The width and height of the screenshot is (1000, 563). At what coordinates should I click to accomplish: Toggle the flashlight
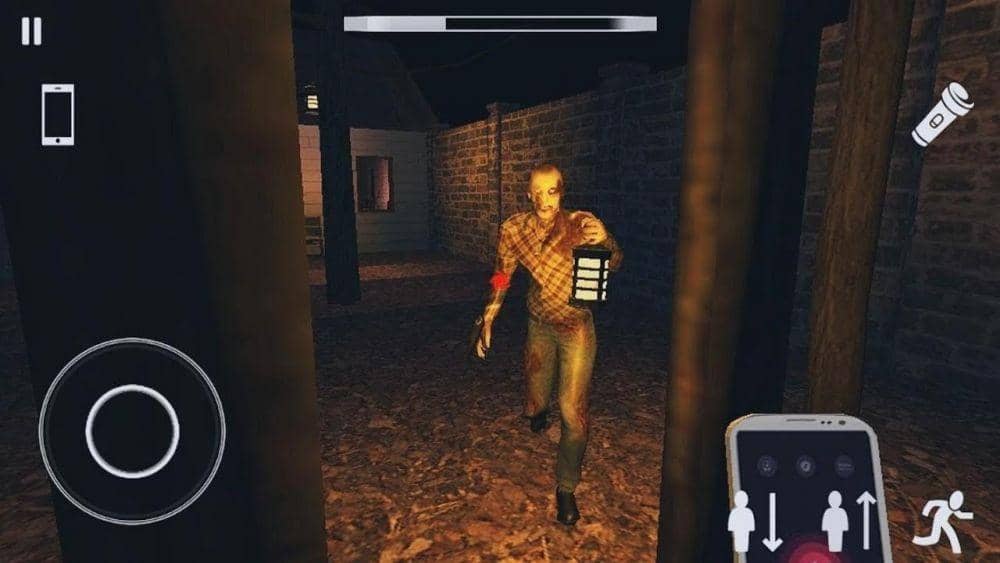942,114
